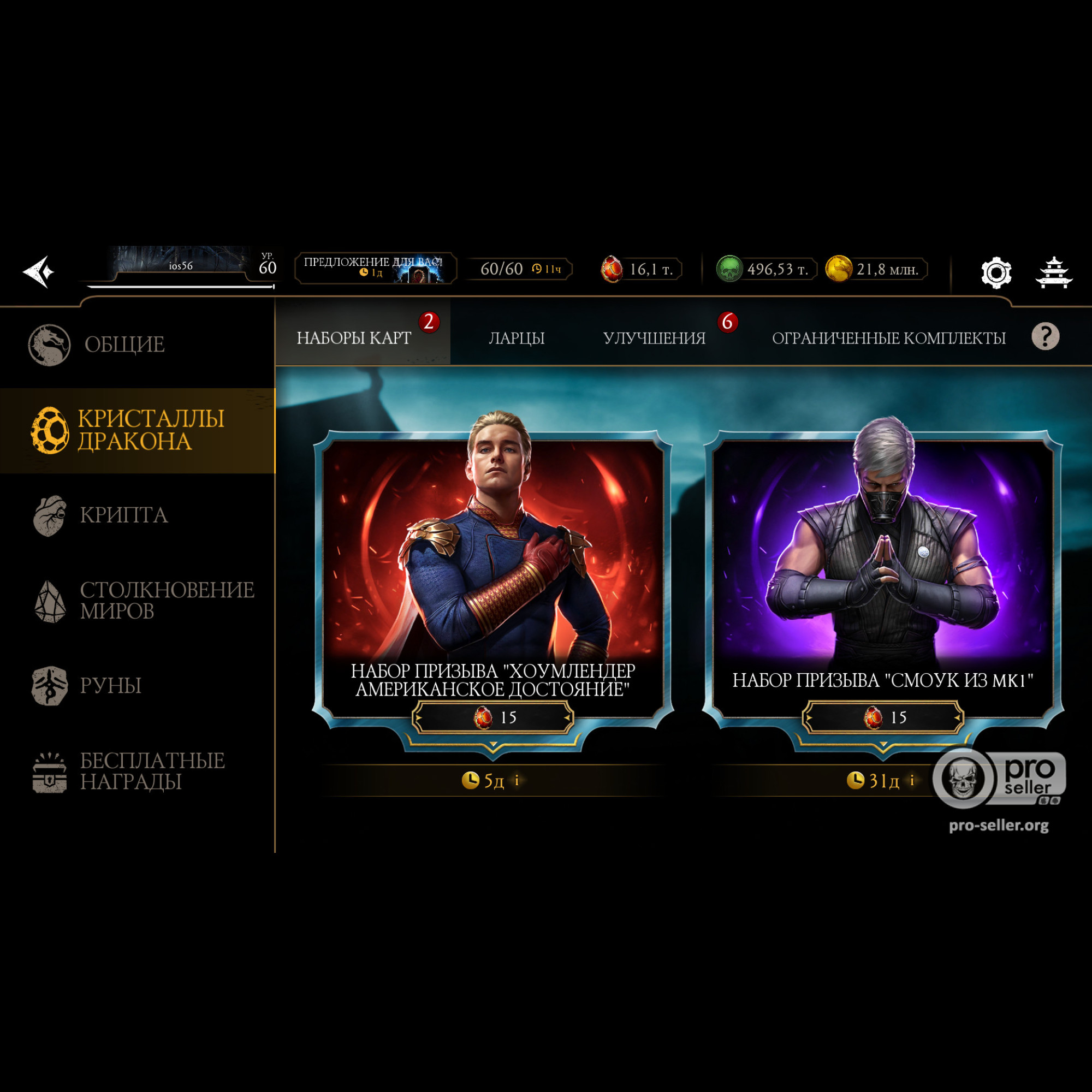The image size is (1092, 1092).
Task: Open the Руны category
Action: click(110, 686)
